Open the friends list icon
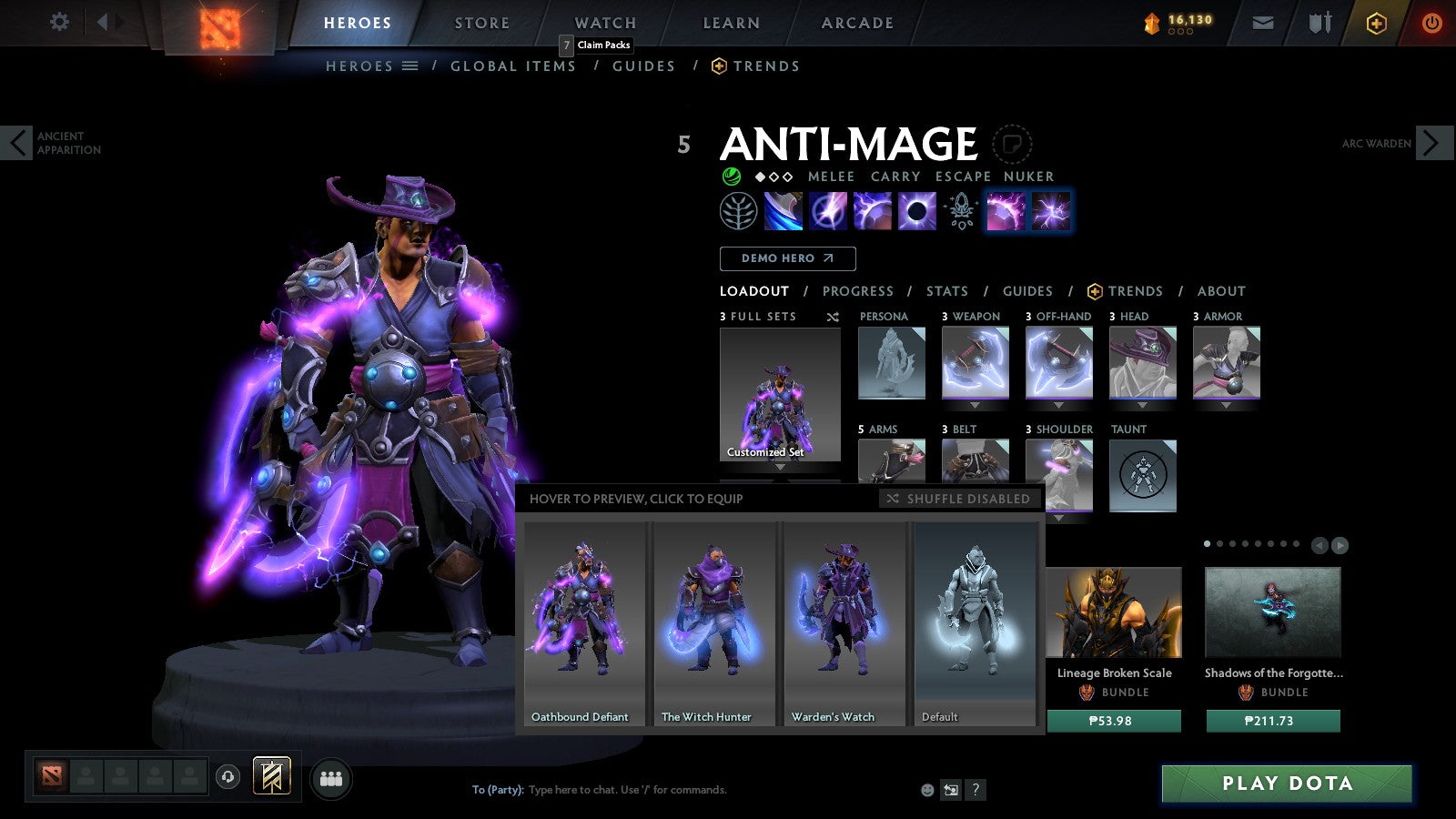Image resolution: width=1456 pixels, height=819 pixels. 332,778
